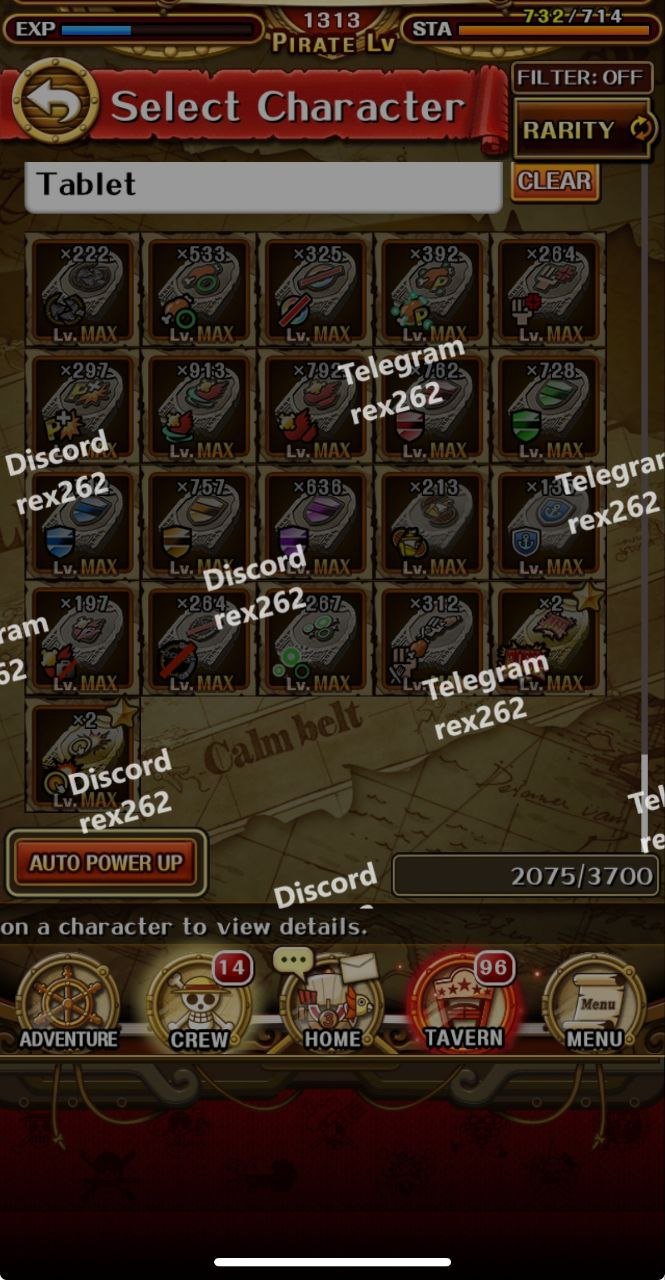The width and height of the screenshot is (665, 1280).
Task: Choose the tablet stacked ×533
Action: (x=199, y=291)
